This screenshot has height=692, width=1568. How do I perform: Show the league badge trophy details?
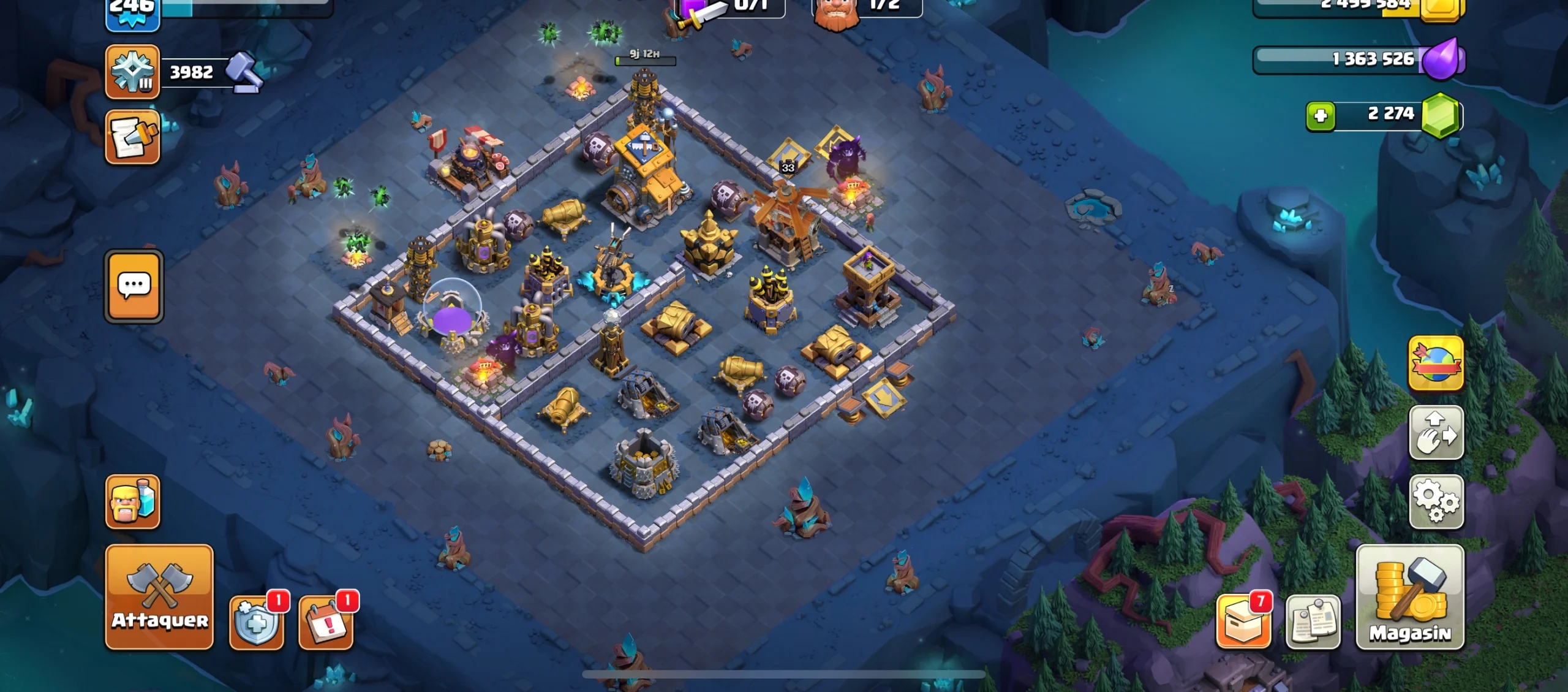[x=132, y=72]
